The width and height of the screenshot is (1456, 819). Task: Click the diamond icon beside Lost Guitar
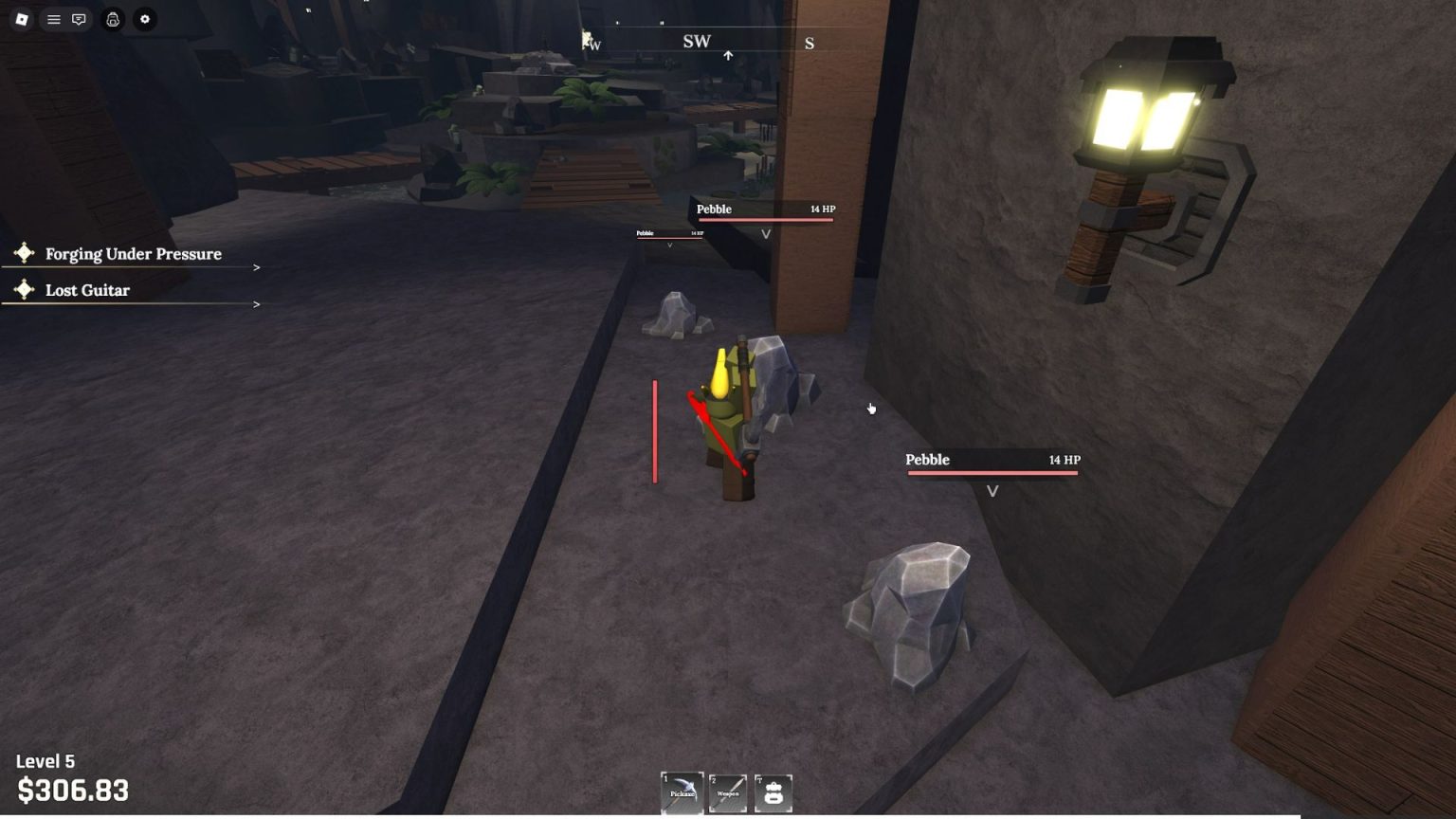(23, 290)
